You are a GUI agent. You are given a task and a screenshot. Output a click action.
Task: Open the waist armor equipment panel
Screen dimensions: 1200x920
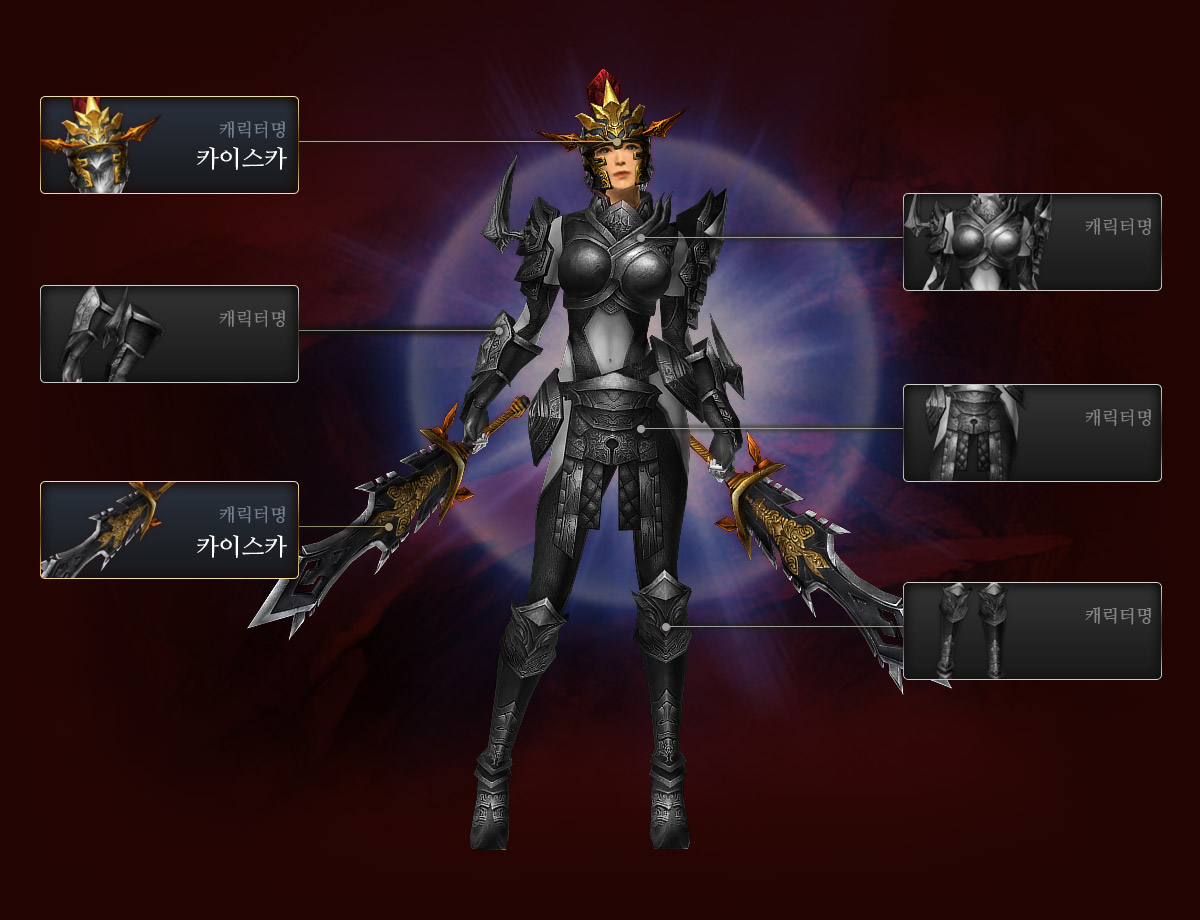1032,433
